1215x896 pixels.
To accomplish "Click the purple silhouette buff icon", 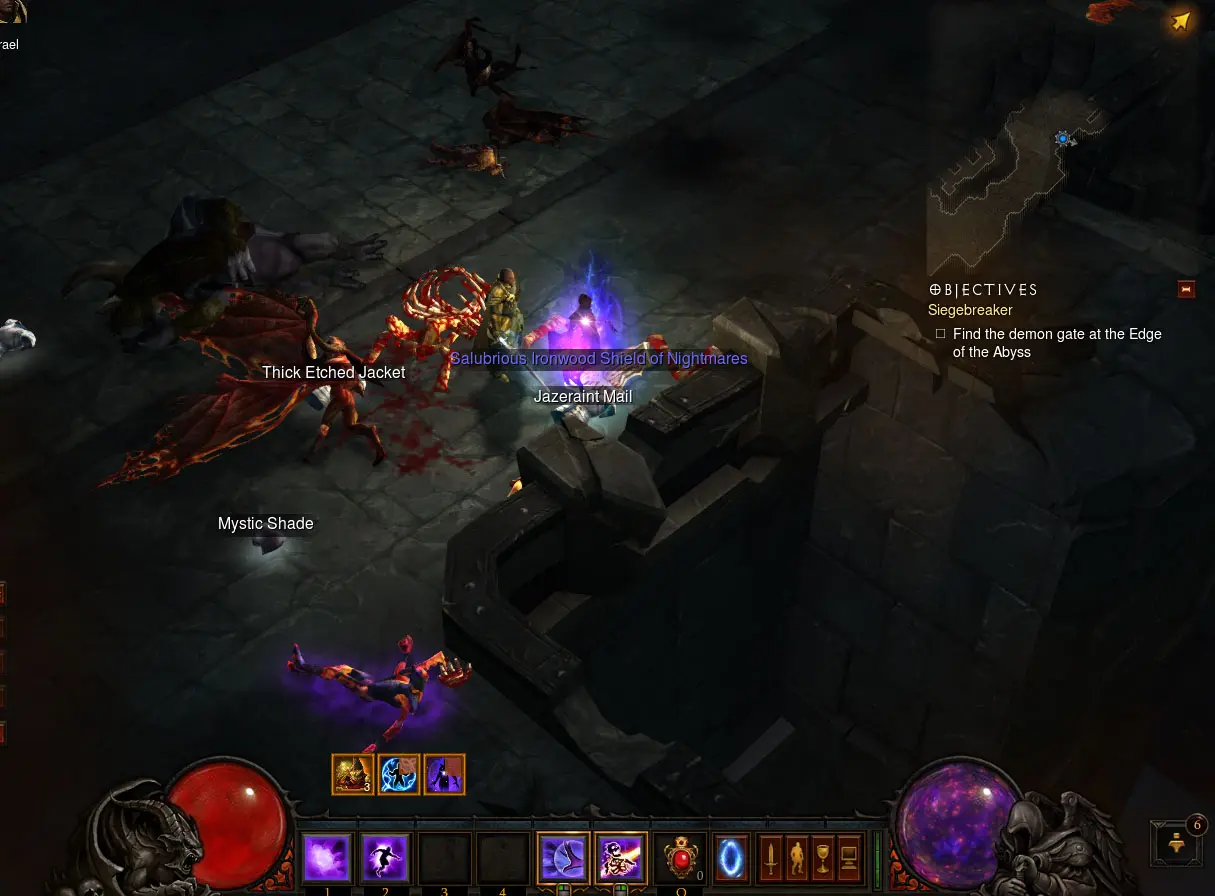I will (x=445, y=774).
